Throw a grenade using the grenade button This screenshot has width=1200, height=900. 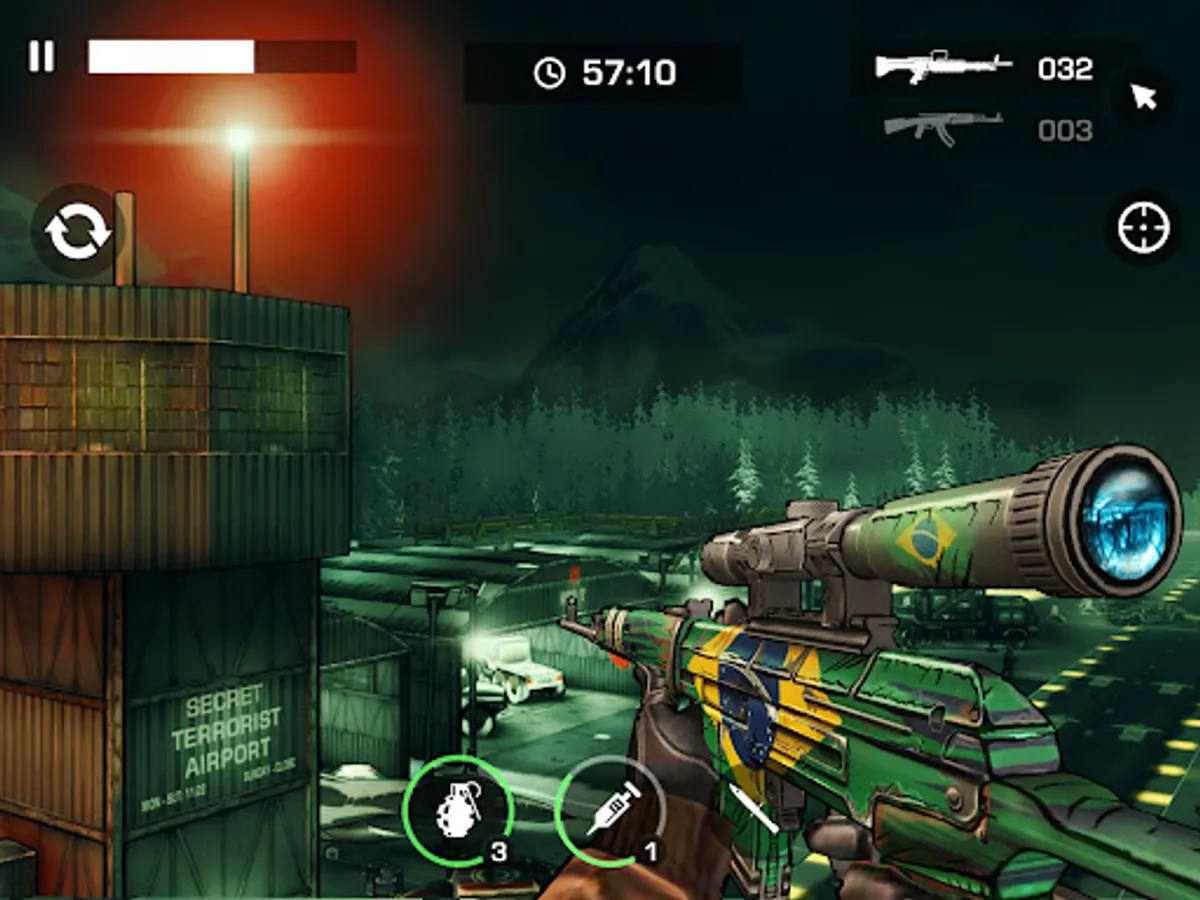[457, 808]
